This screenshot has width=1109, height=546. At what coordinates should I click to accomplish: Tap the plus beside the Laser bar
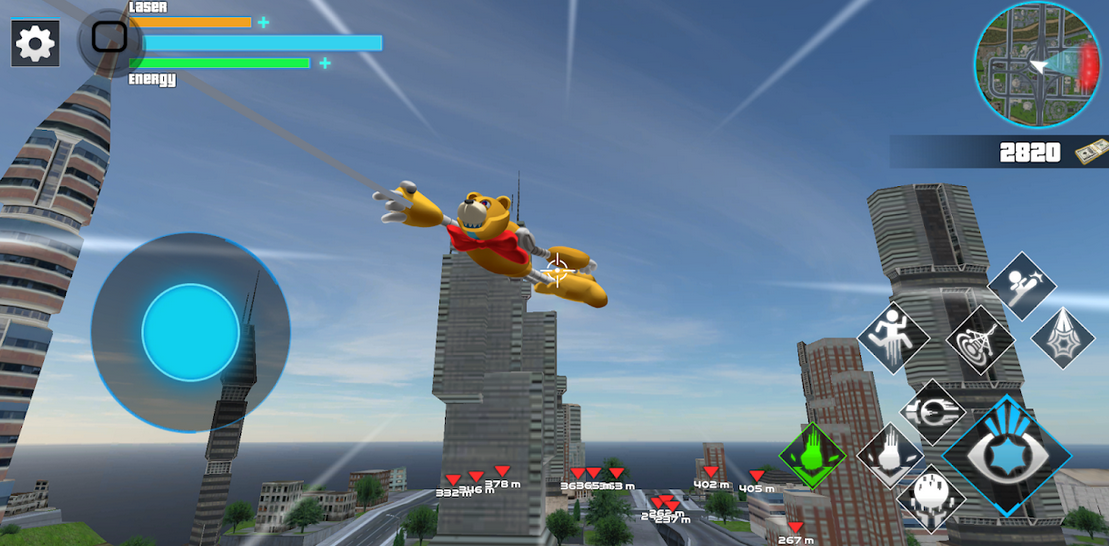point(263,22)
